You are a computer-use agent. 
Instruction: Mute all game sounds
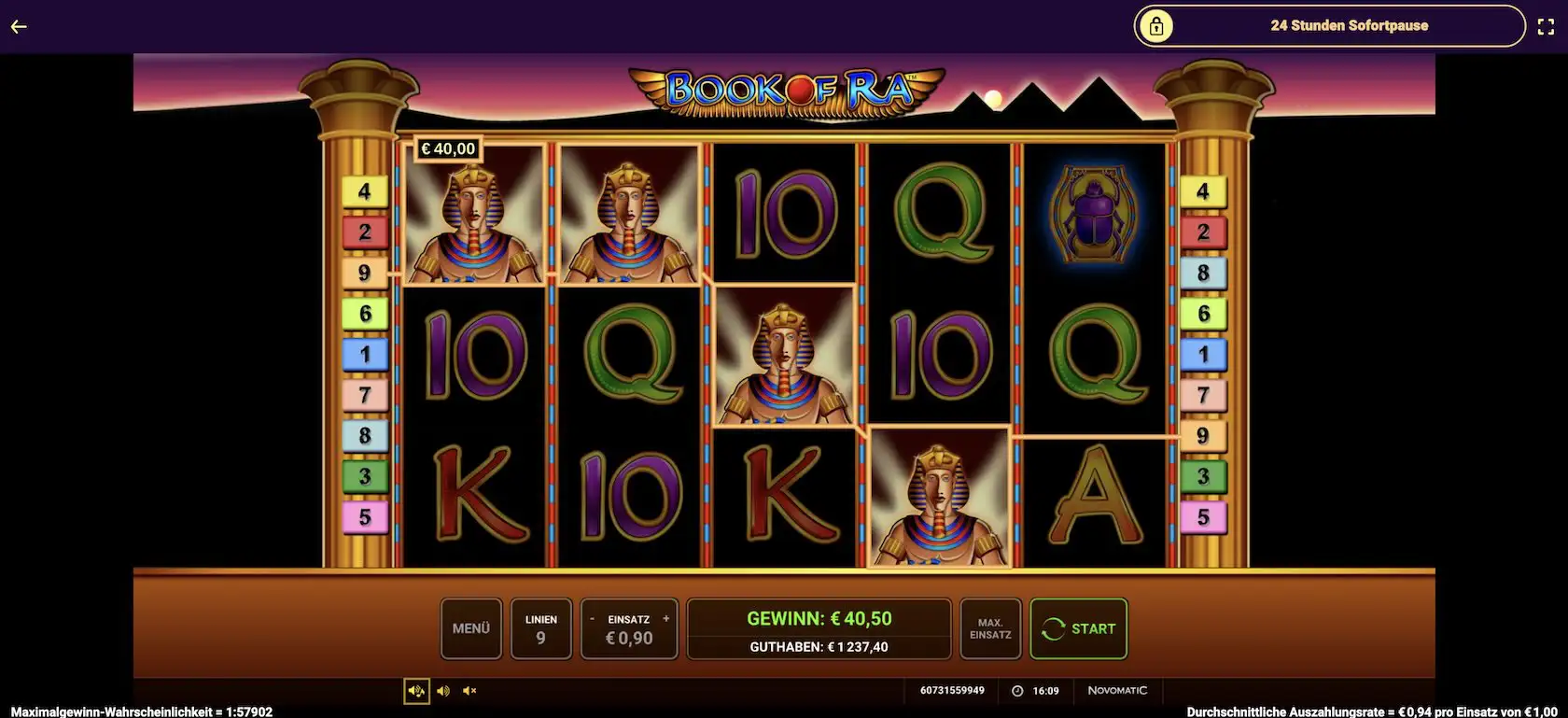469,691
